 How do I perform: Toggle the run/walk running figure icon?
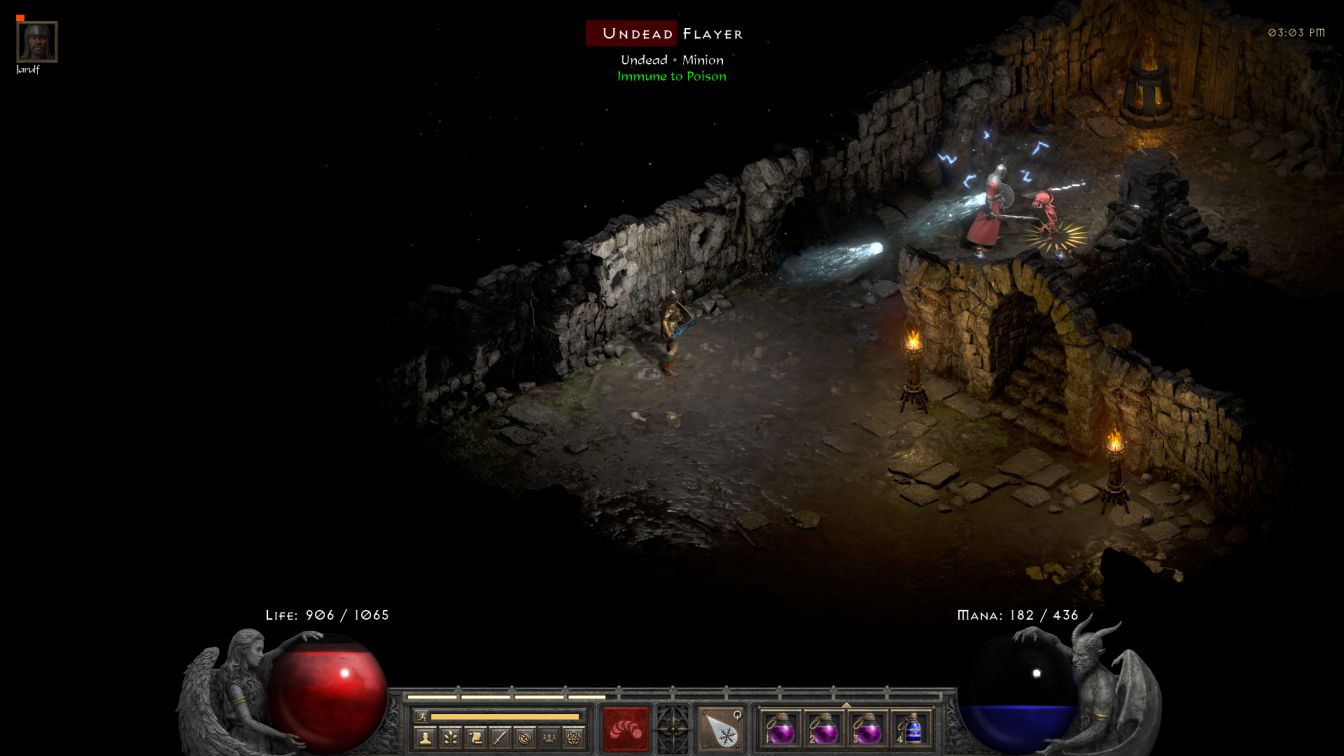coord(421,716)
